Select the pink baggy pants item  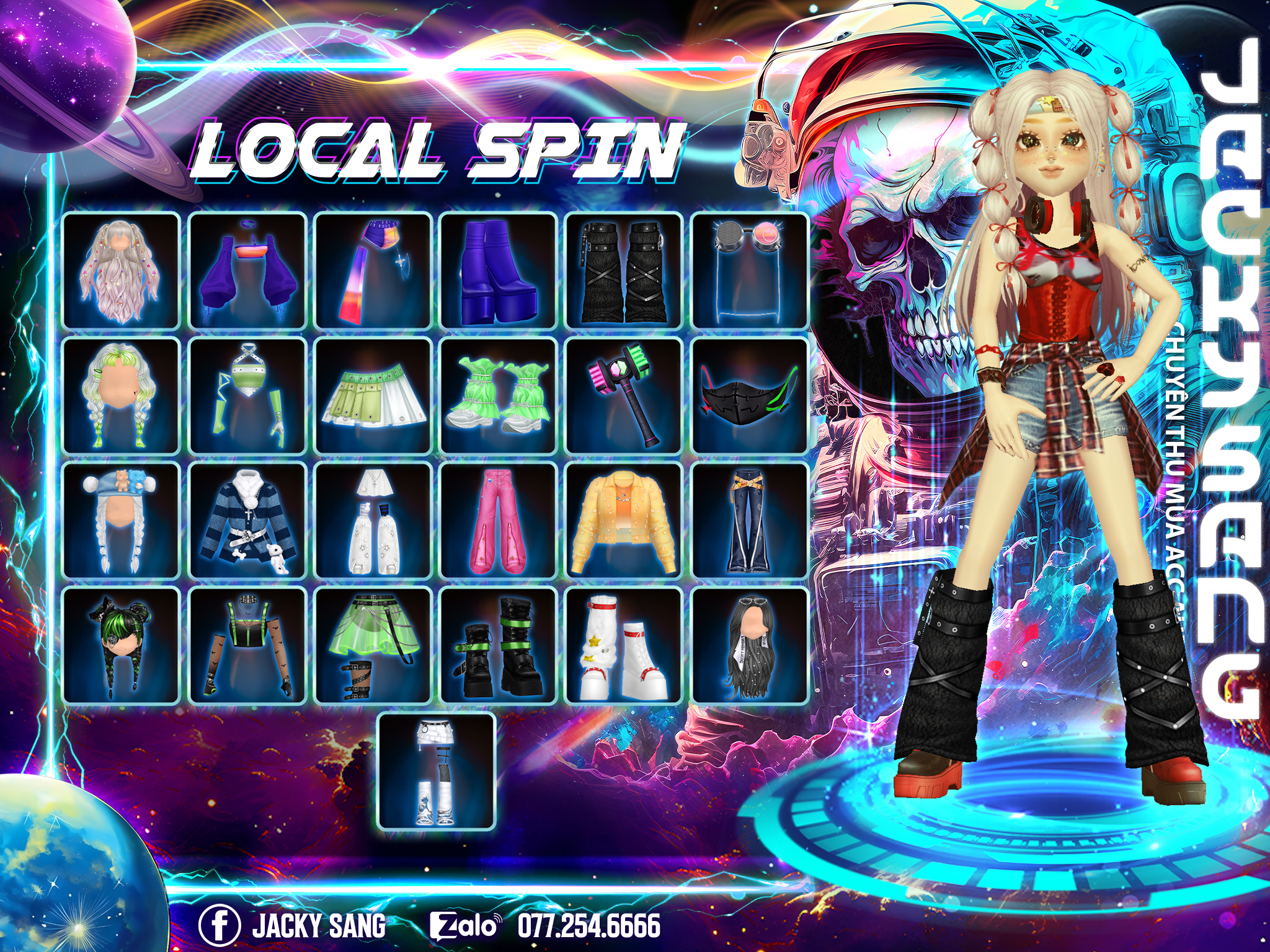pos(499,521)
